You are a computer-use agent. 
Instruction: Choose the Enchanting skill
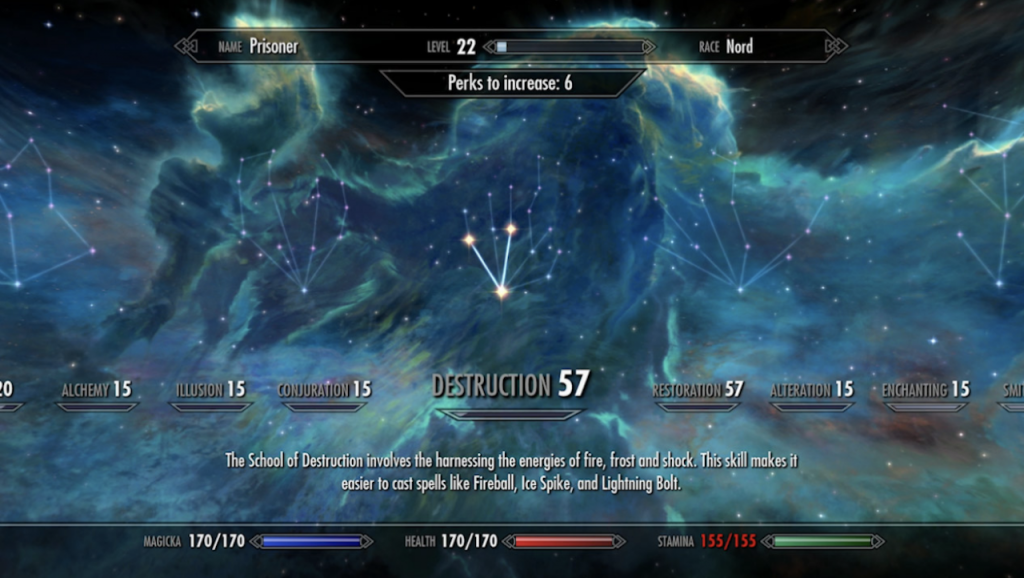pos(925,390)
